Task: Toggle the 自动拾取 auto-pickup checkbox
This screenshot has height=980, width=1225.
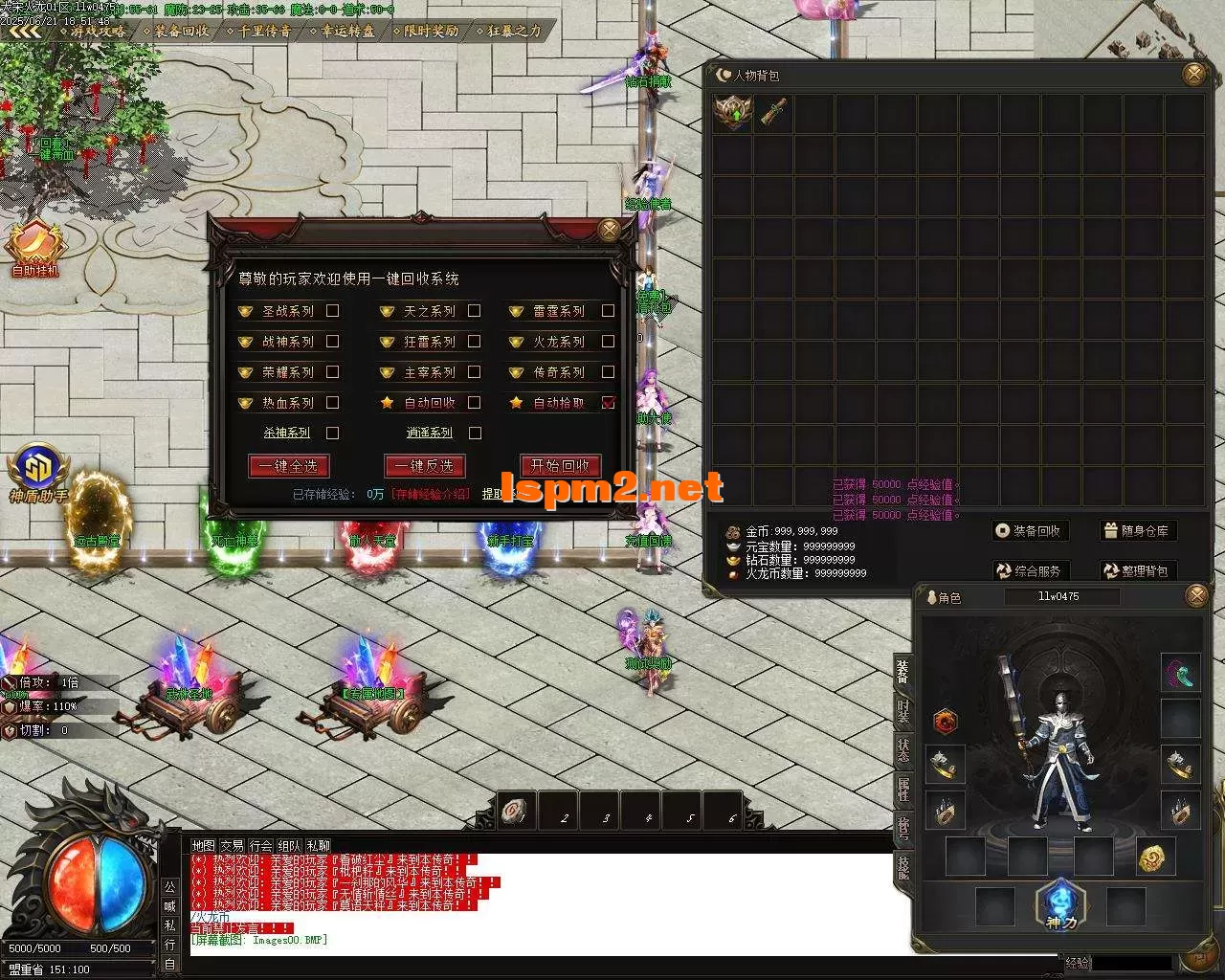Action: (x=608, y=403)
